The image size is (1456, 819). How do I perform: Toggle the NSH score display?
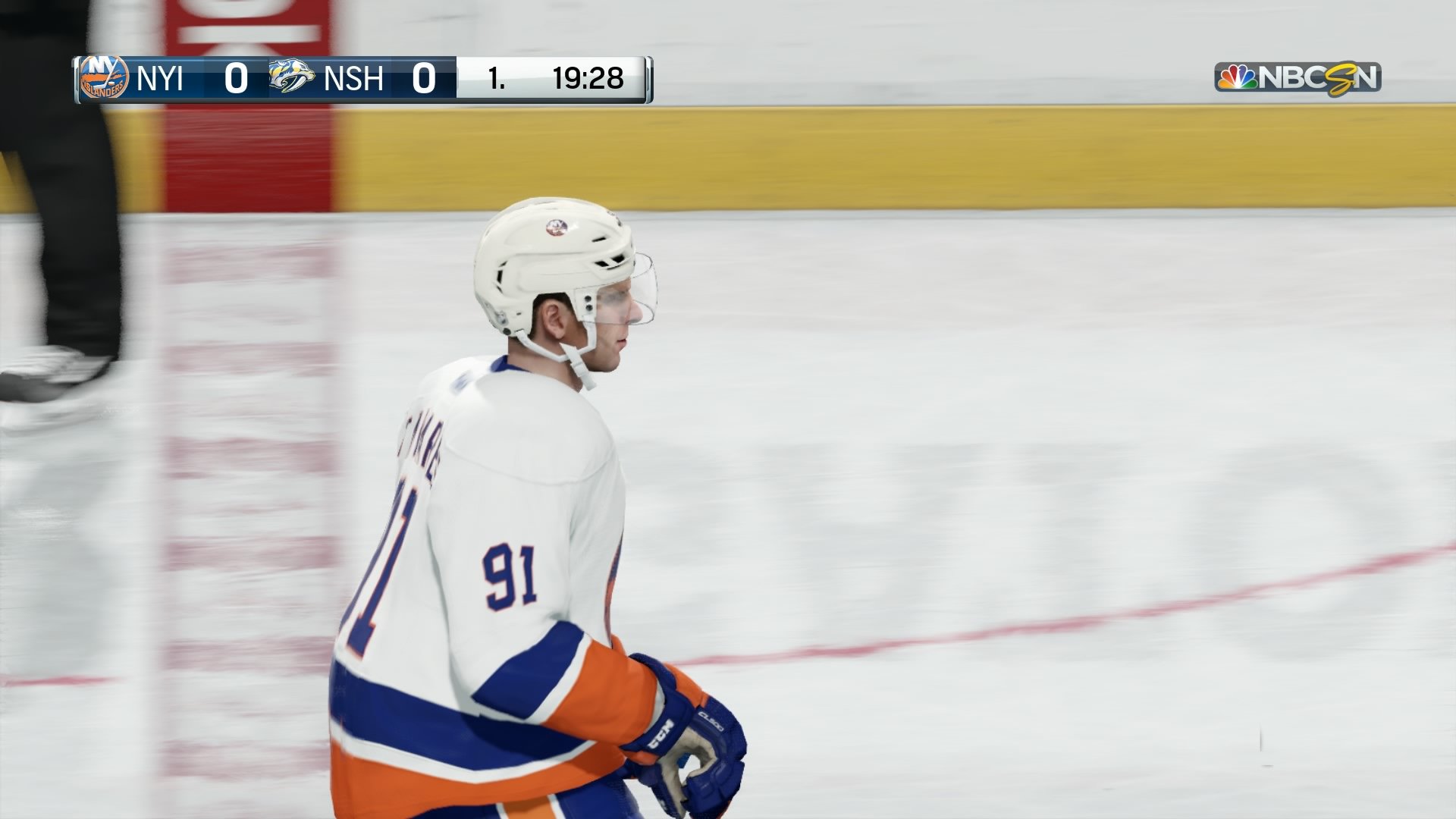pos(425,78)
